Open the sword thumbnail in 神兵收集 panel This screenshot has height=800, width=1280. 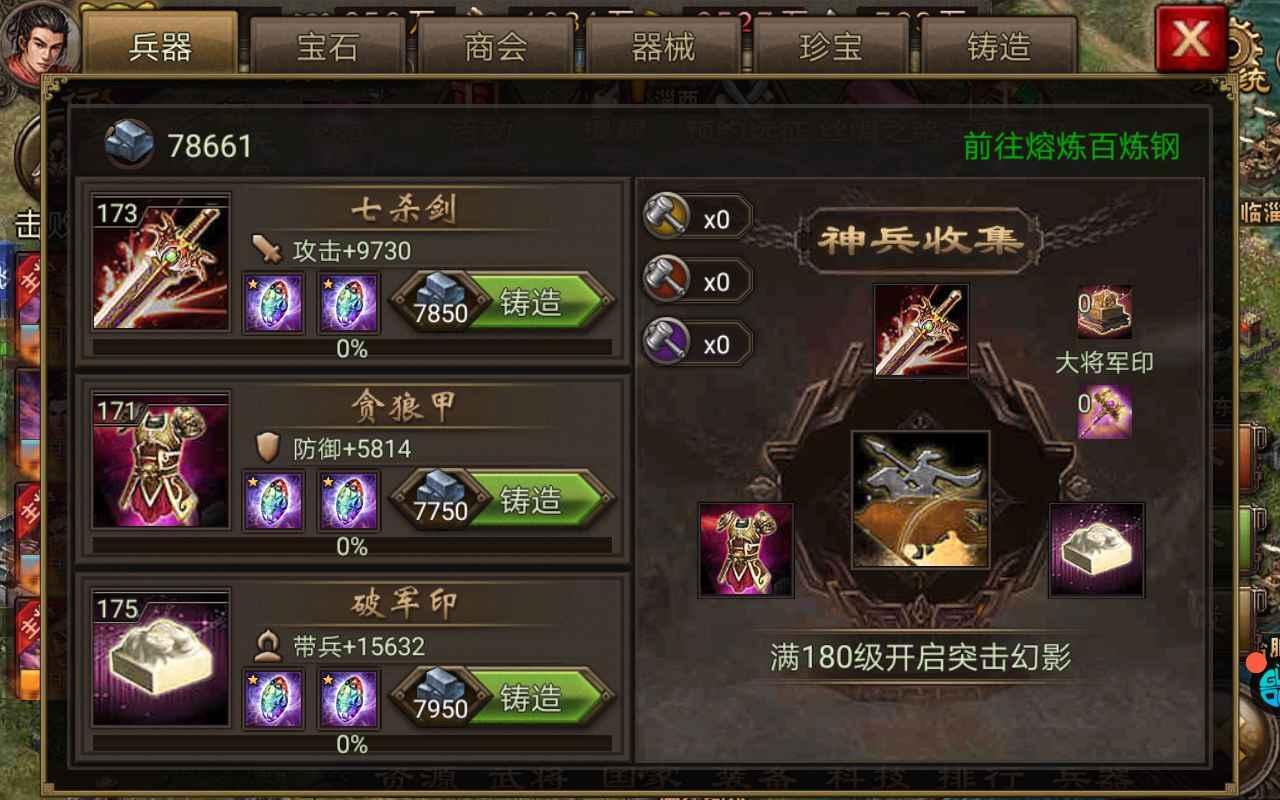[920, 330]
